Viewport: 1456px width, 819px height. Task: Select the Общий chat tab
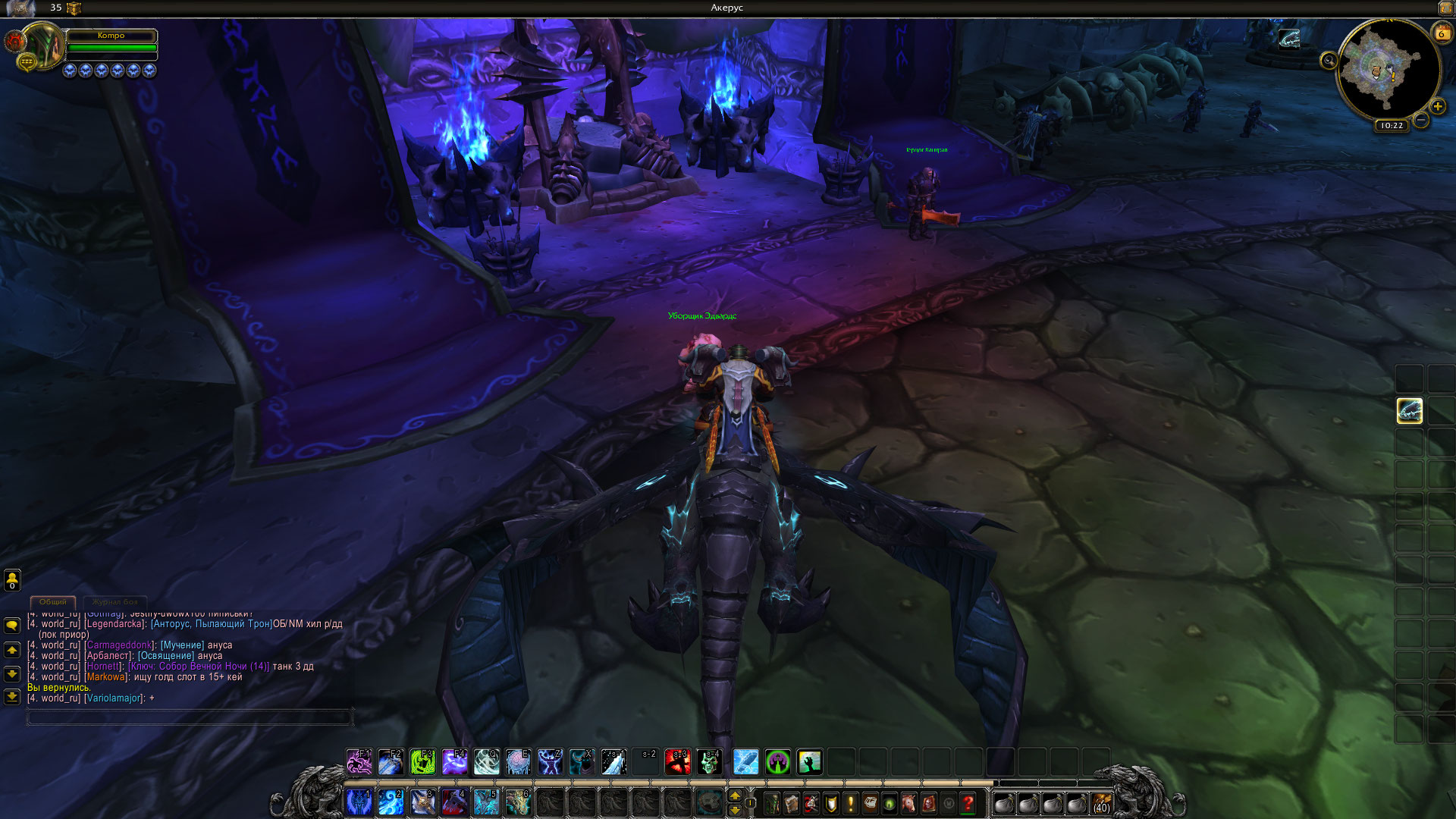coord(53,602)
